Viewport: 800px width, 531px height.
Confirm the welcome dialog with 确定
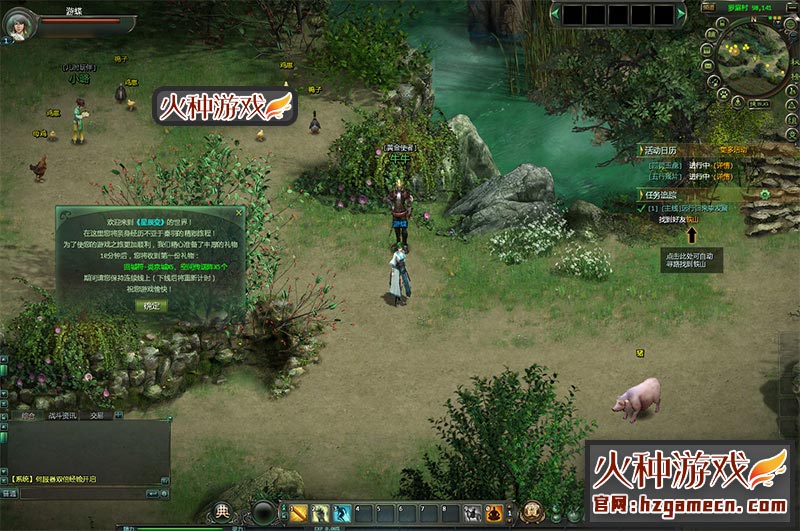151,305
